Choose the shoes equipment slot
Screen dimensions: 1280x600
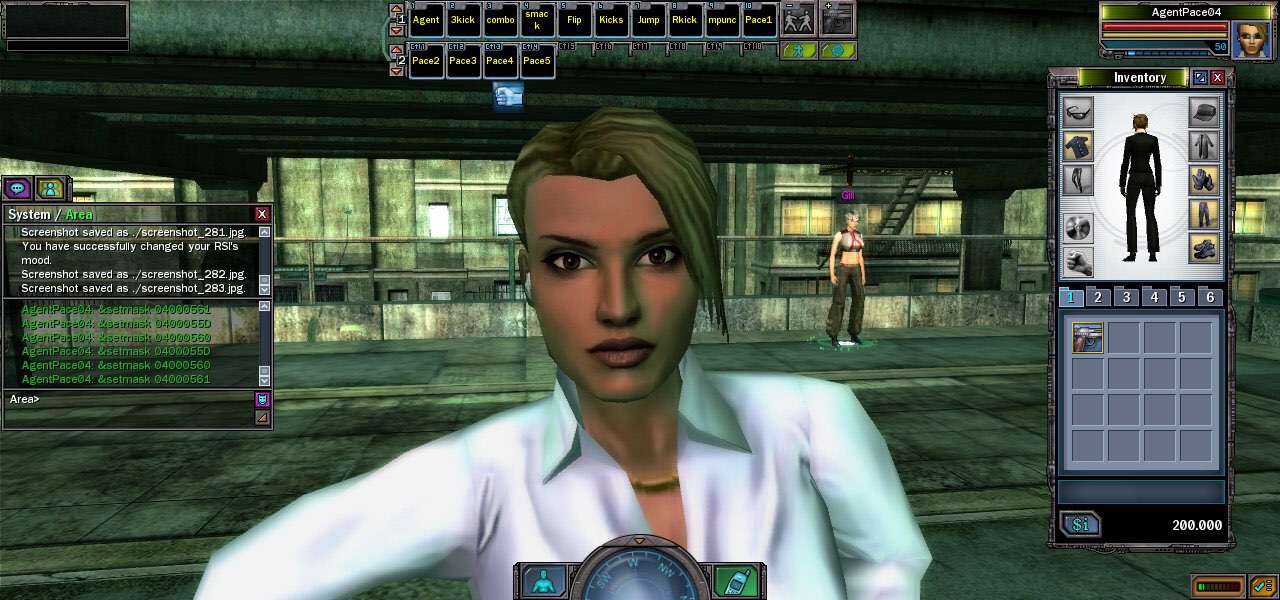click(x=1204, y=248)
